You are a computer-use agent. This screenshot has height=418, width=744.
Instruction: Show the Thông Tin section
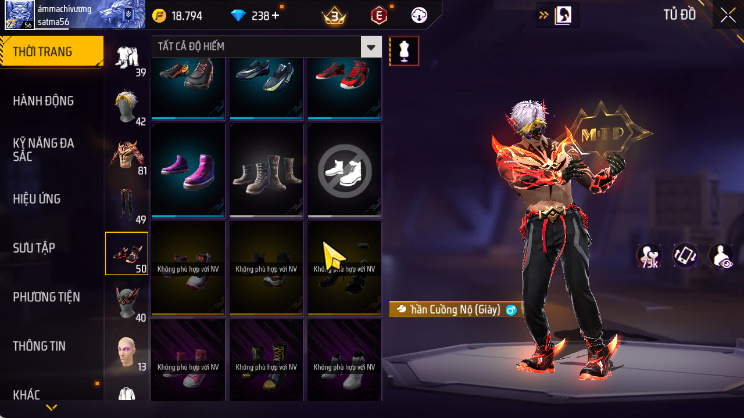click(x=39, y=346)
